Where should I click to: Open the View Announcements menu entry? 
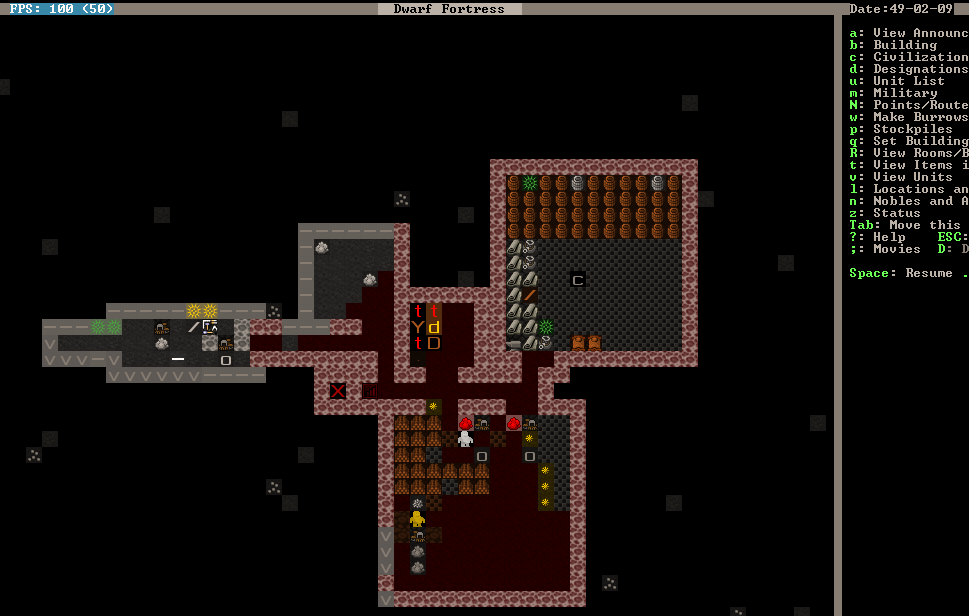(908, 33)
